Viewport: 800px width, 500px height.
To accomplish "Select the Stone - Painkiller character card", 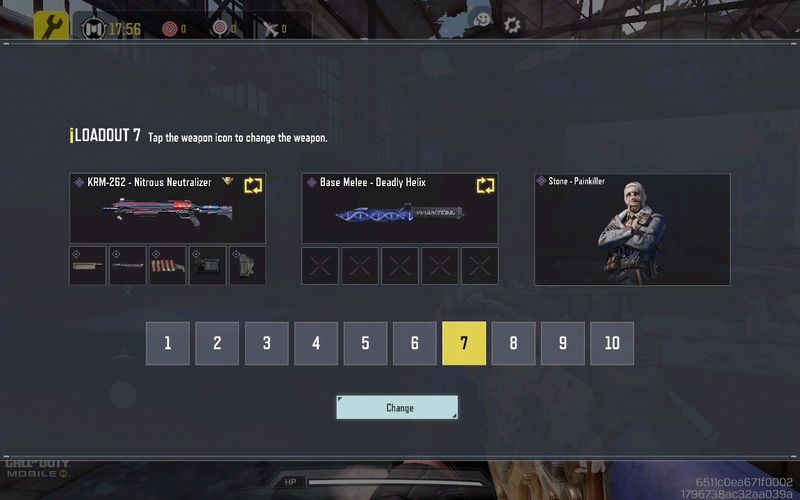I will (x=632, y=230).
